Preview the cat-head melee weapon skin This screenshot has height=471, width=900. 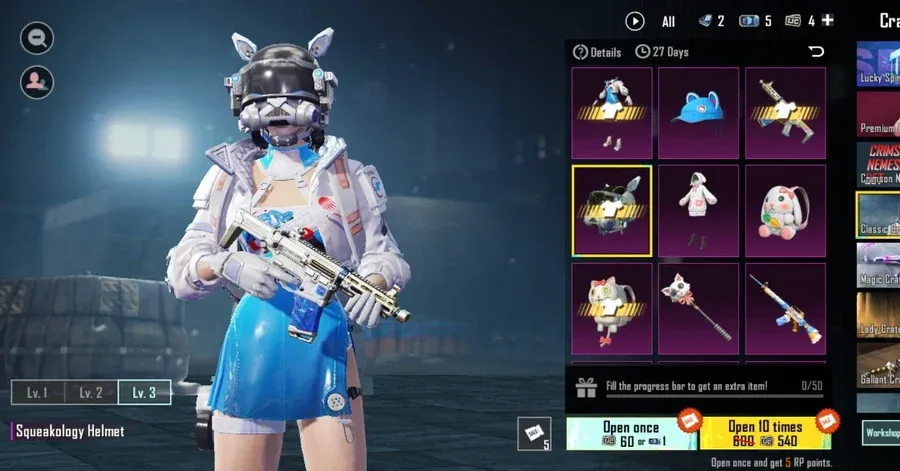[698, 308]
